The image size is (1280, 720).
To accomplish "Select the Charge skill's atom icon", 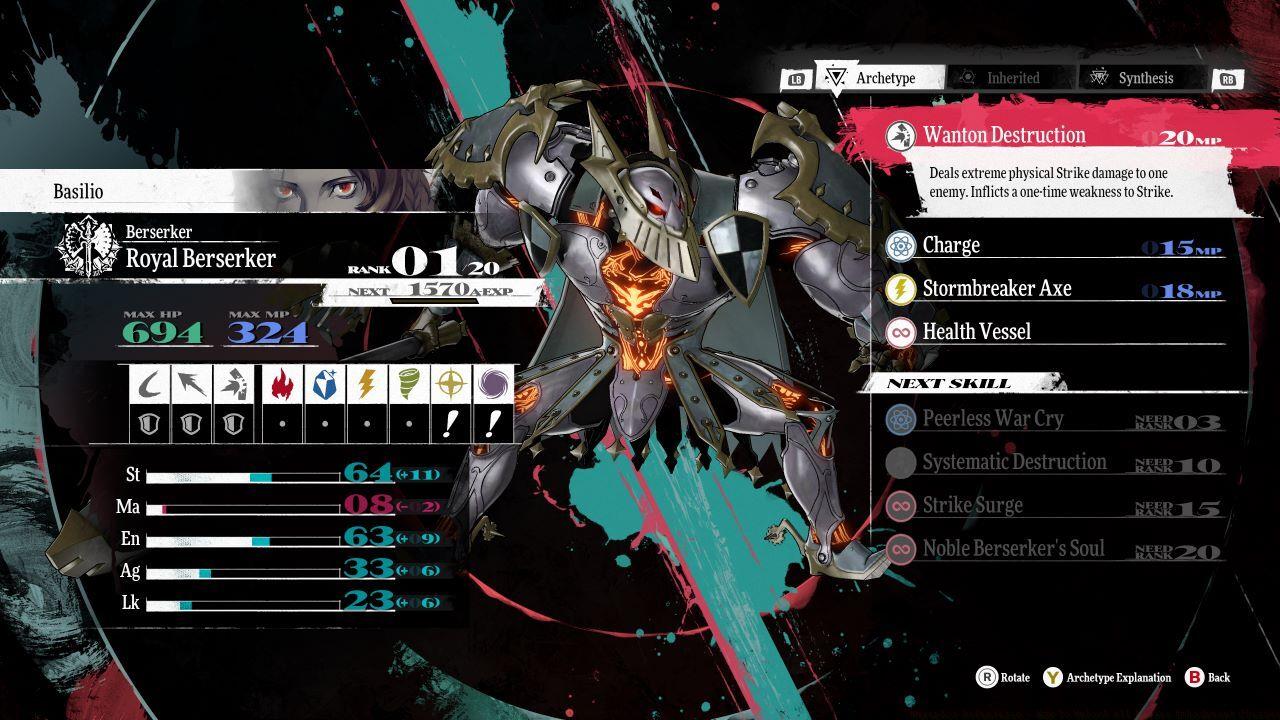I will [902, 244].
